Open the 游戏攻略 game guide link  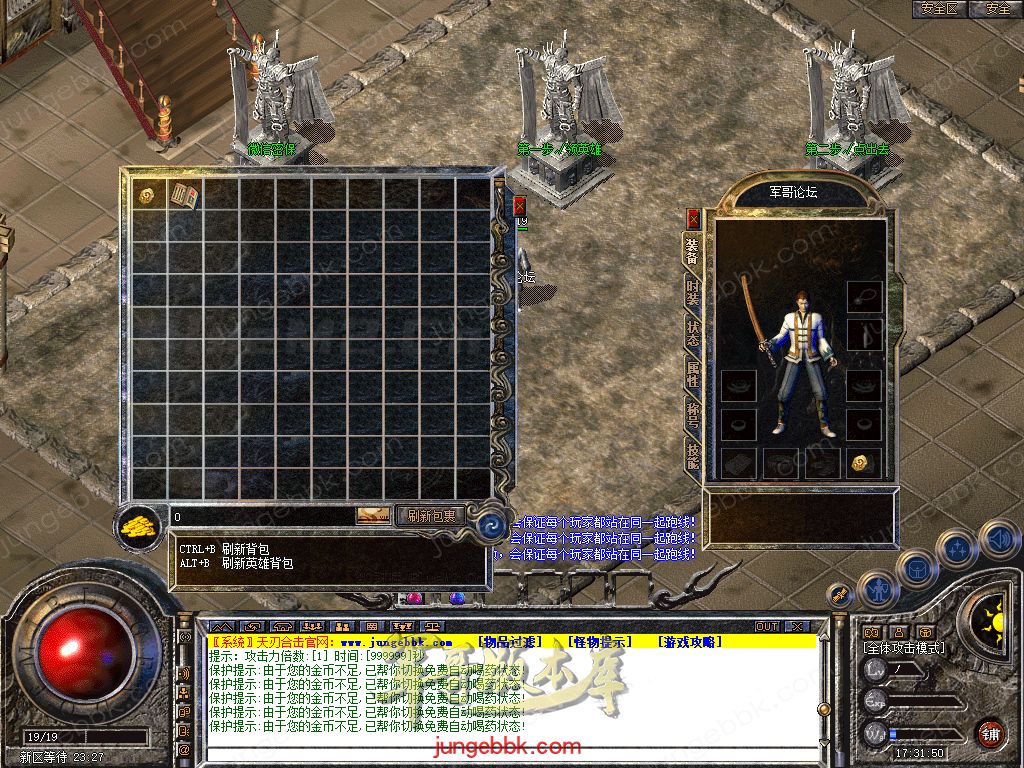tap(689, 641)
